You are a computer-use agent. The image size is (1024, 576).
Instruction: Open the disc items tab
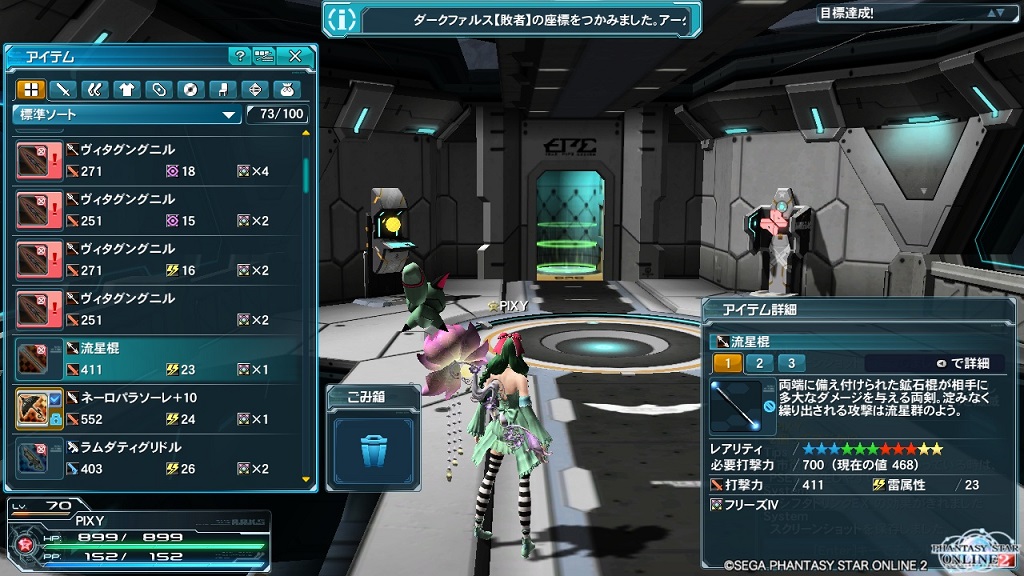click(189, 89)
